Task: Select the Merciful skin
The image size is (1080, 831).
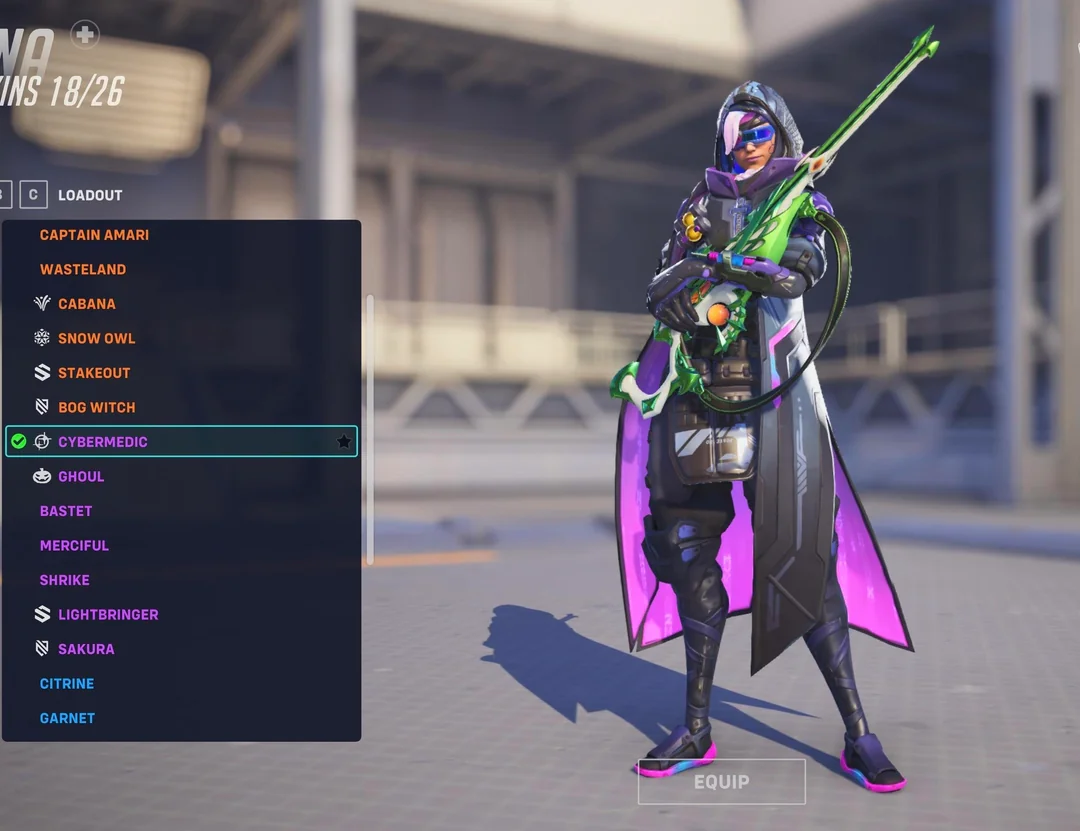Action: click(74, 545)
